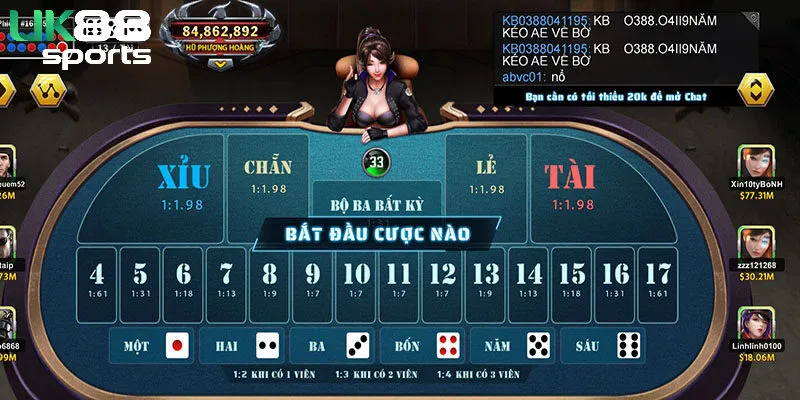Screen dimensions: 800x400
Task: Select the SÁU six-pip die bet
Action: [601, 346]
